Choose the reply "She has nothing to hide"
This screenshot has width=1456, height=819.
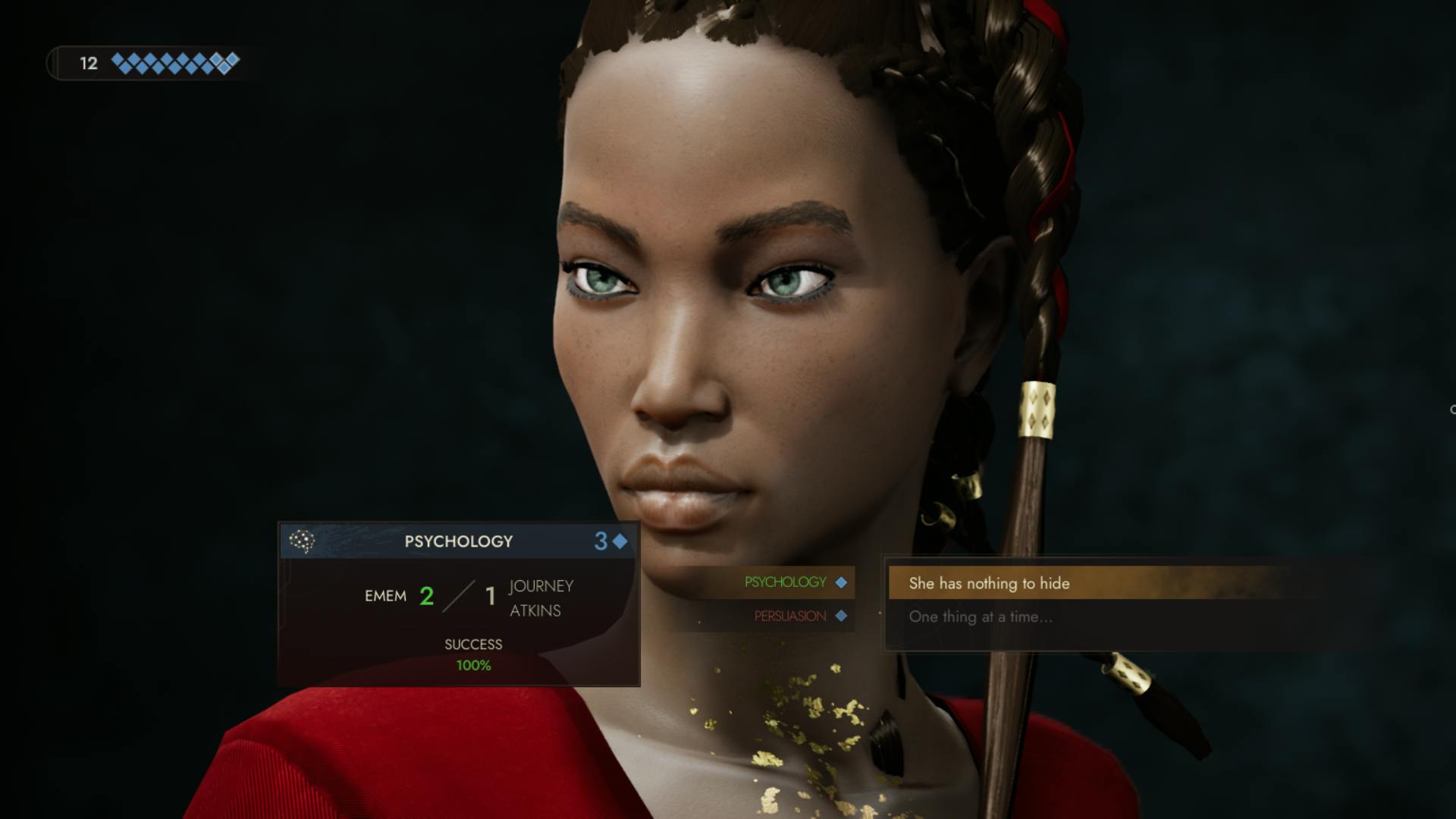pos(989,583)
